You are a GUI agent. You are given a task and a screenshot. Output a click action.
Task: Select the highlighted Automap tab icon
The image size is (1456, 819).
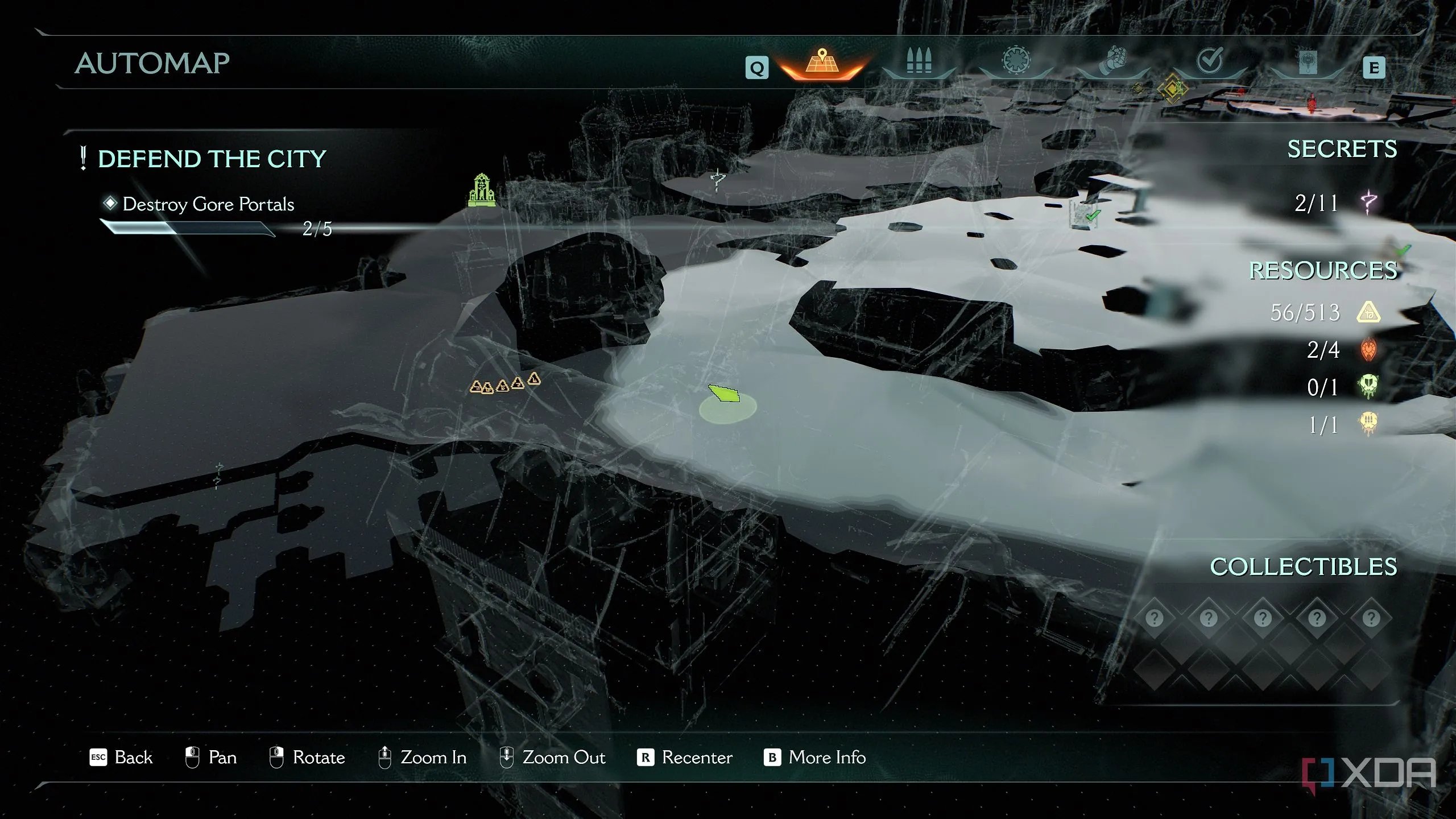pos(821,63)
